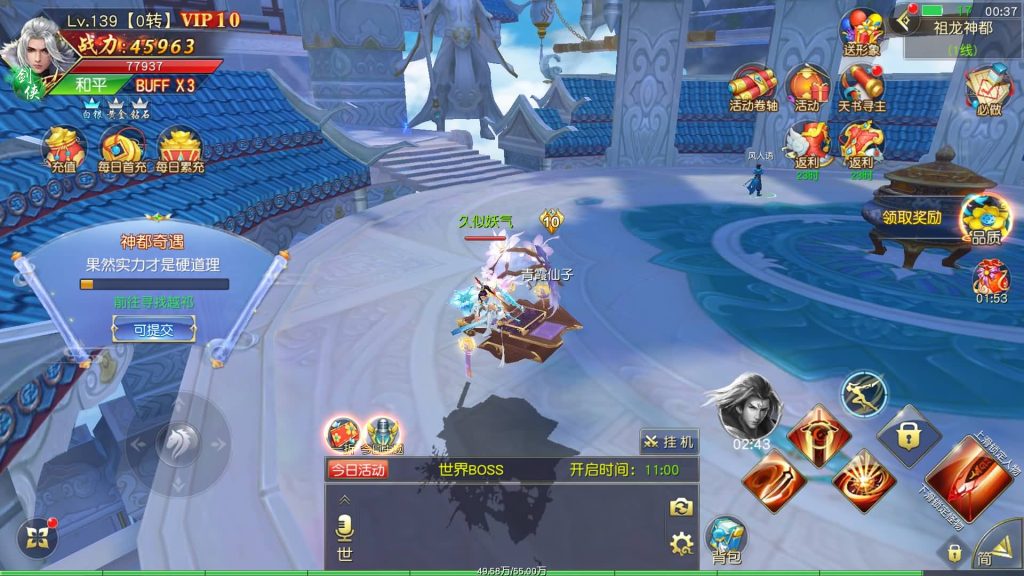Open the 天书寻主 event icon
The width and height of the screenshot is (1024, 576).
pyautogui.click(x=861, y=87)
